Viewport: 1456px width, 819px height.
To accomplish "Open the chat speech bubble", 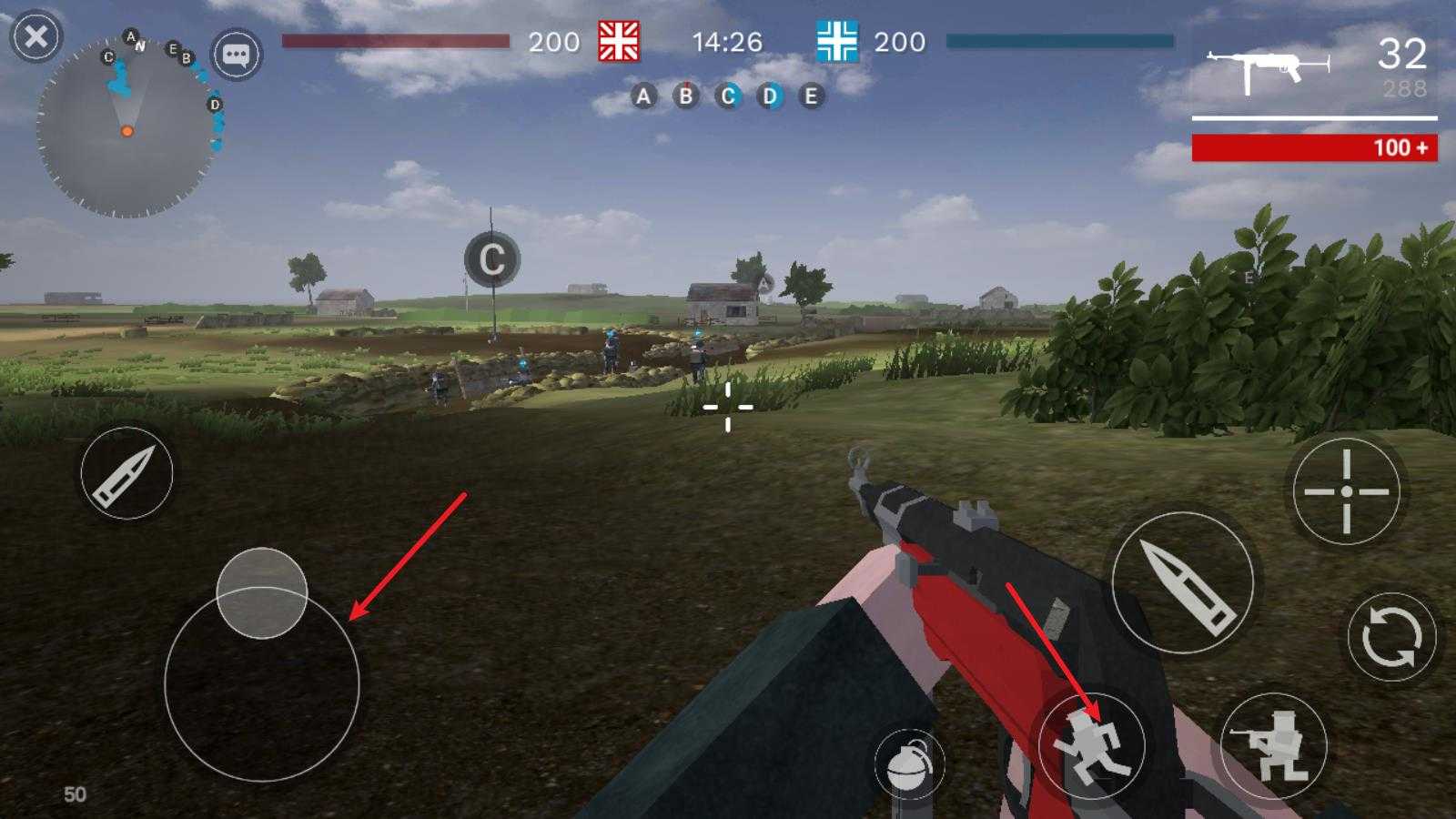I will coord(237,55).
